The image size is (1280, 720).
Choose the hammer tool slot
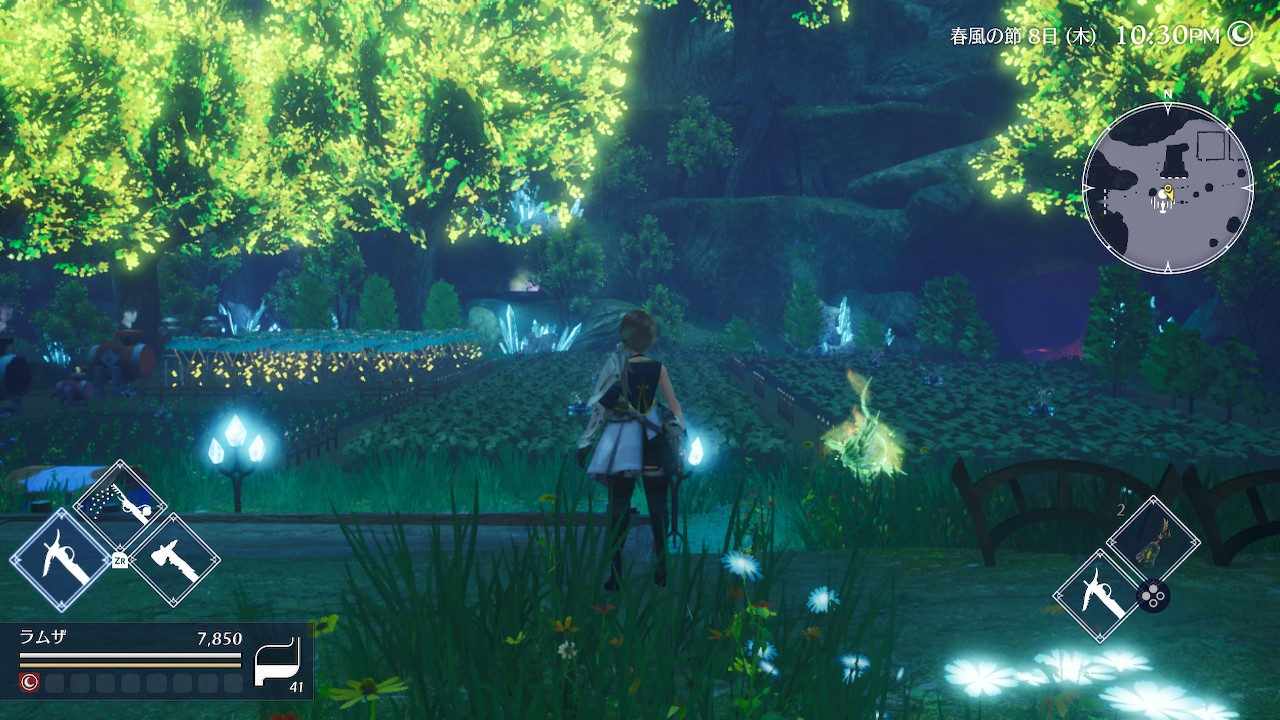point(175,560)
